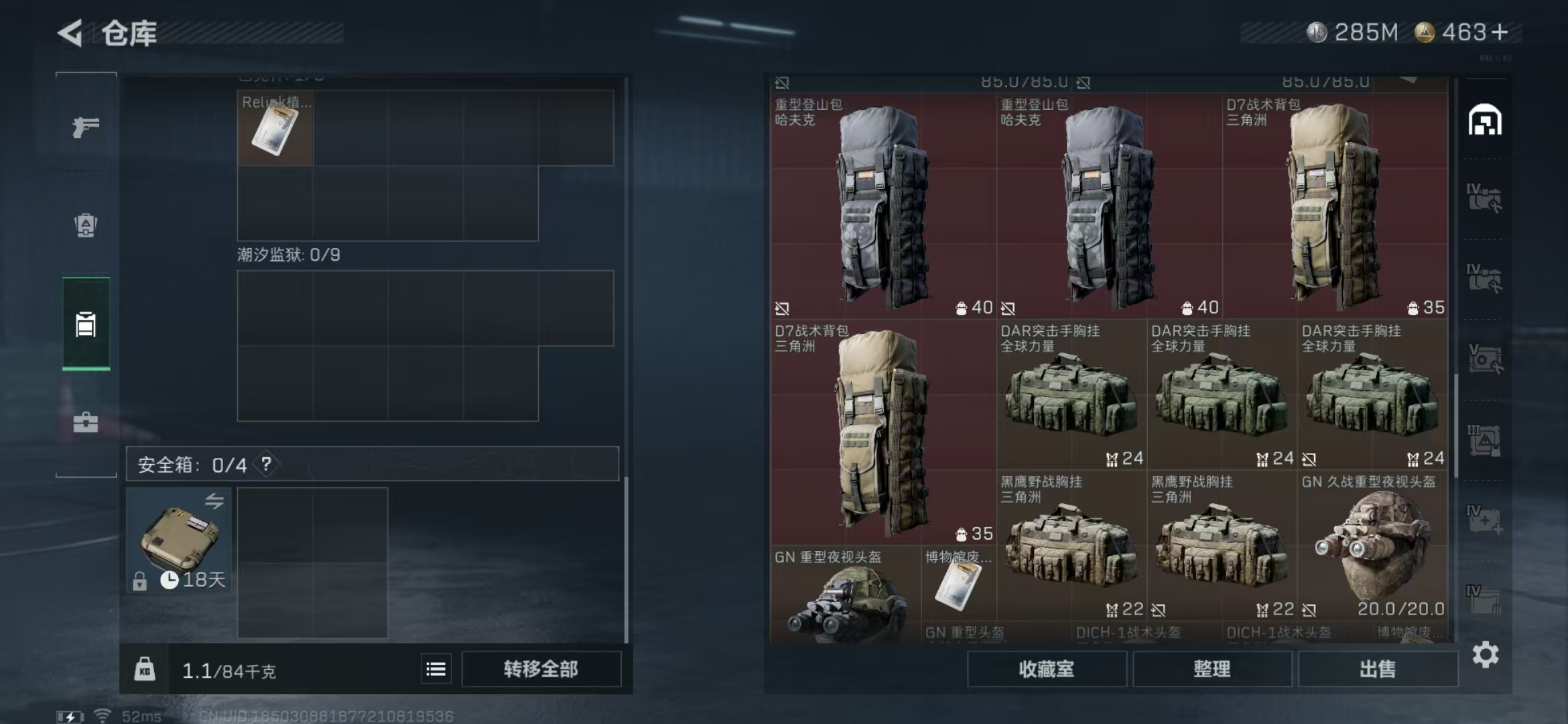
Task: Open the warehouse home category icon
Action: (1485, 121)
